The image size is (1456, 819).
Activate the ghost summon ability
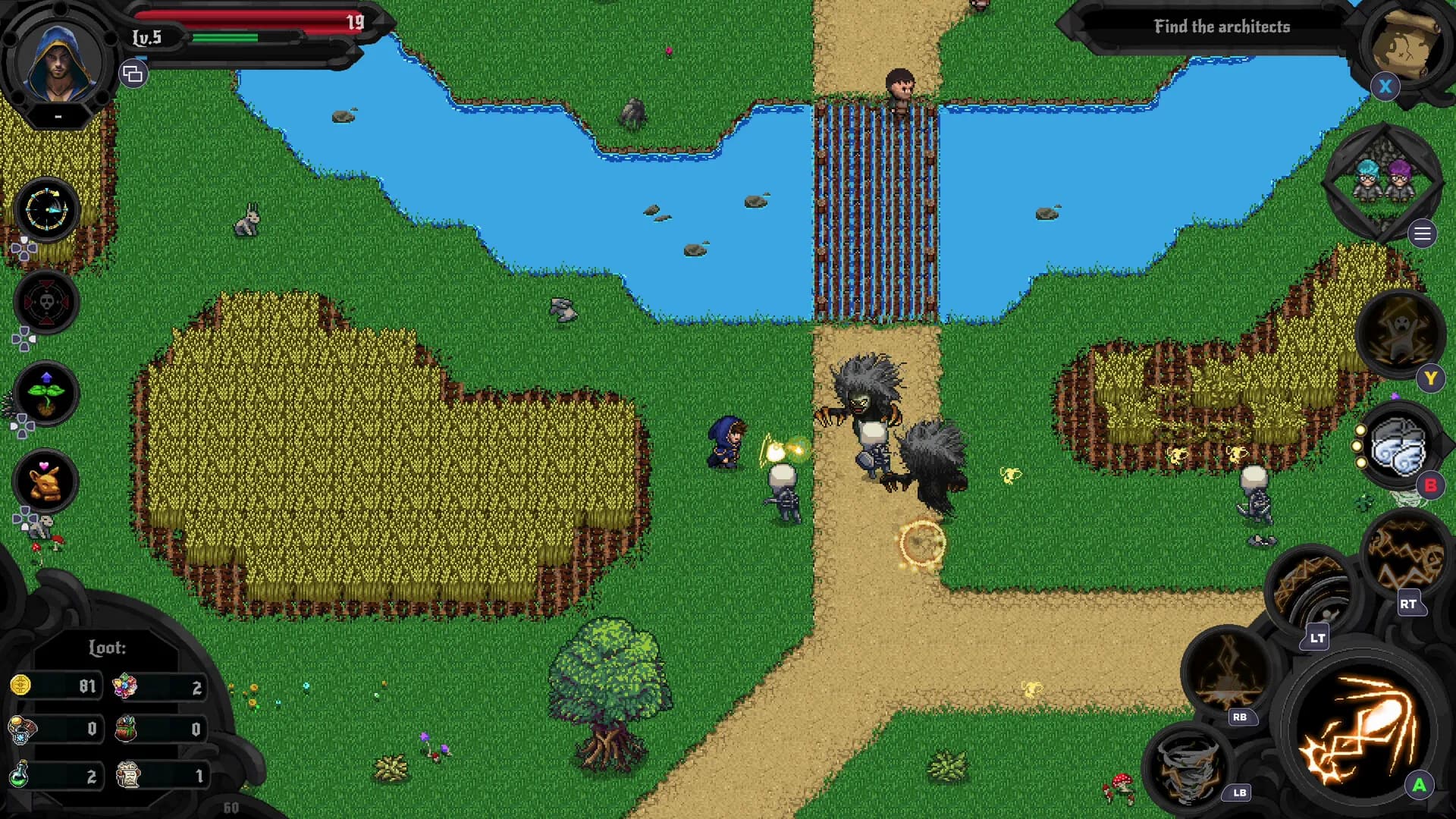1399,334
